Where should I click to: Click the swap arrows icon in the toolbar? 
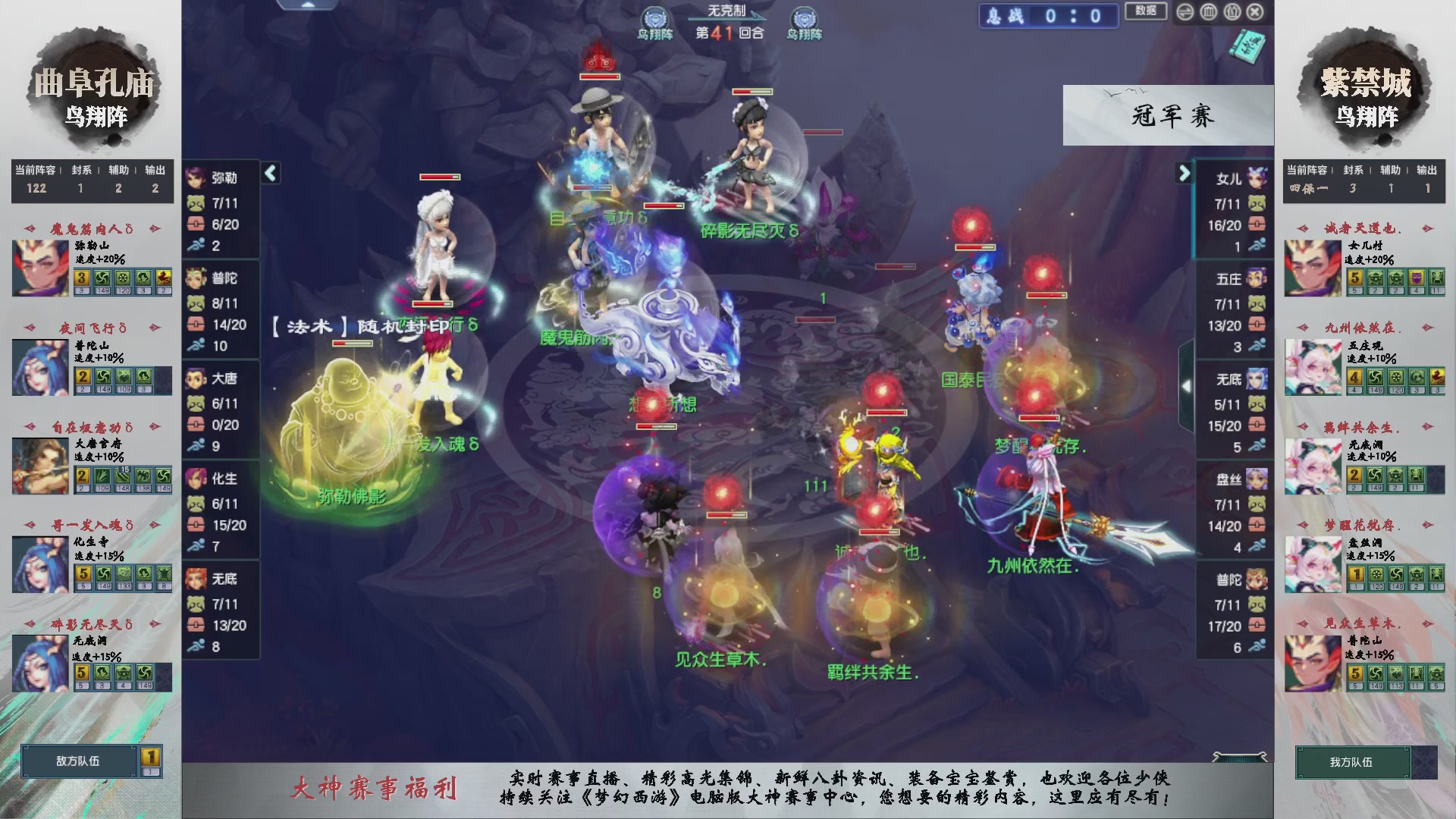[x=1185, y=11]
